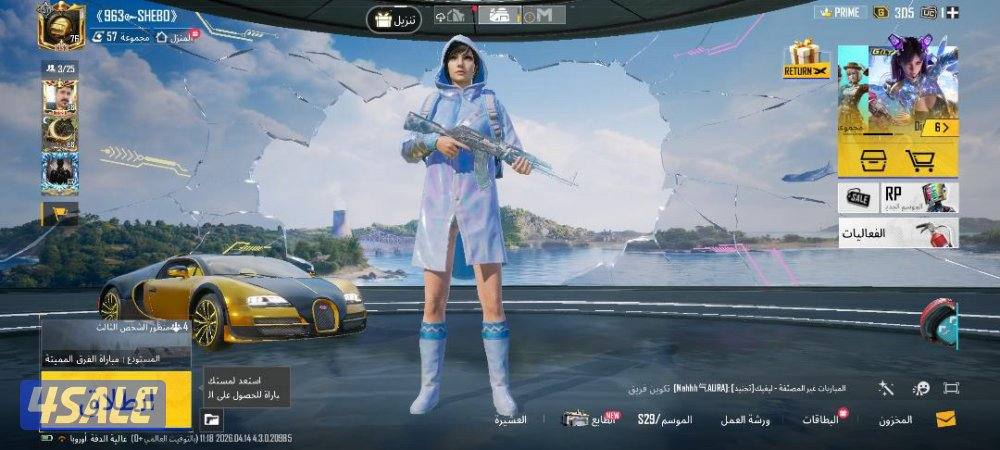Open ورشة العمل workshop
This screenshot has width=1000, height=450.
click(746, 419)
